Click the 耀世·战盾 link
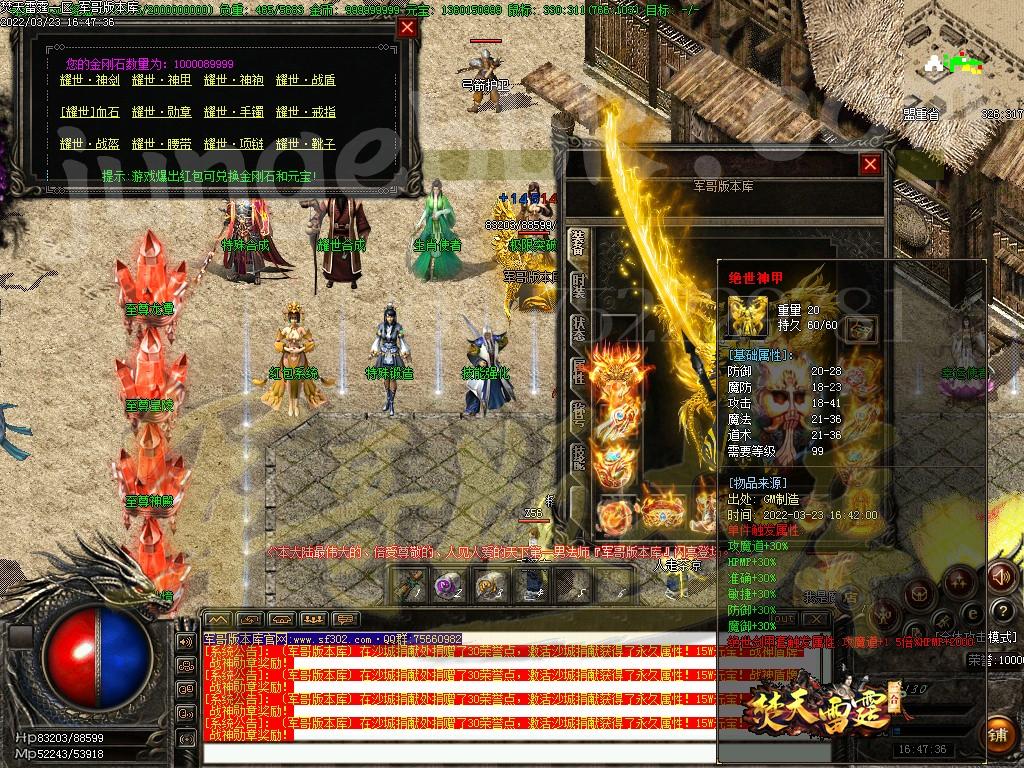Image resolution: width=1024 pixels, height=768 pixels. [305, 80]
